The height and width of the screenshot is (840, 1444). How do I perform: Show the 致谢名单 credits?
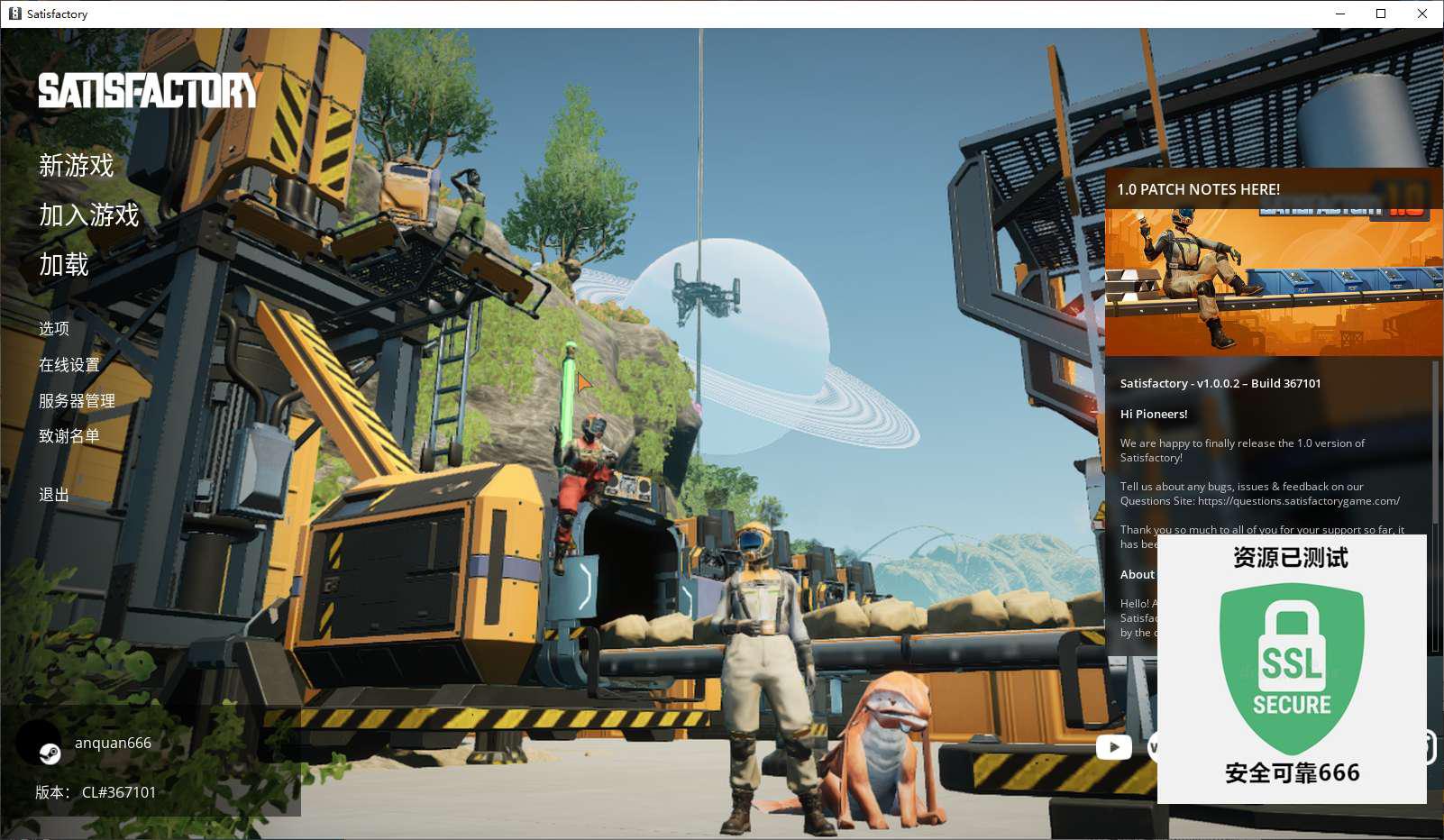coord(69,436)
